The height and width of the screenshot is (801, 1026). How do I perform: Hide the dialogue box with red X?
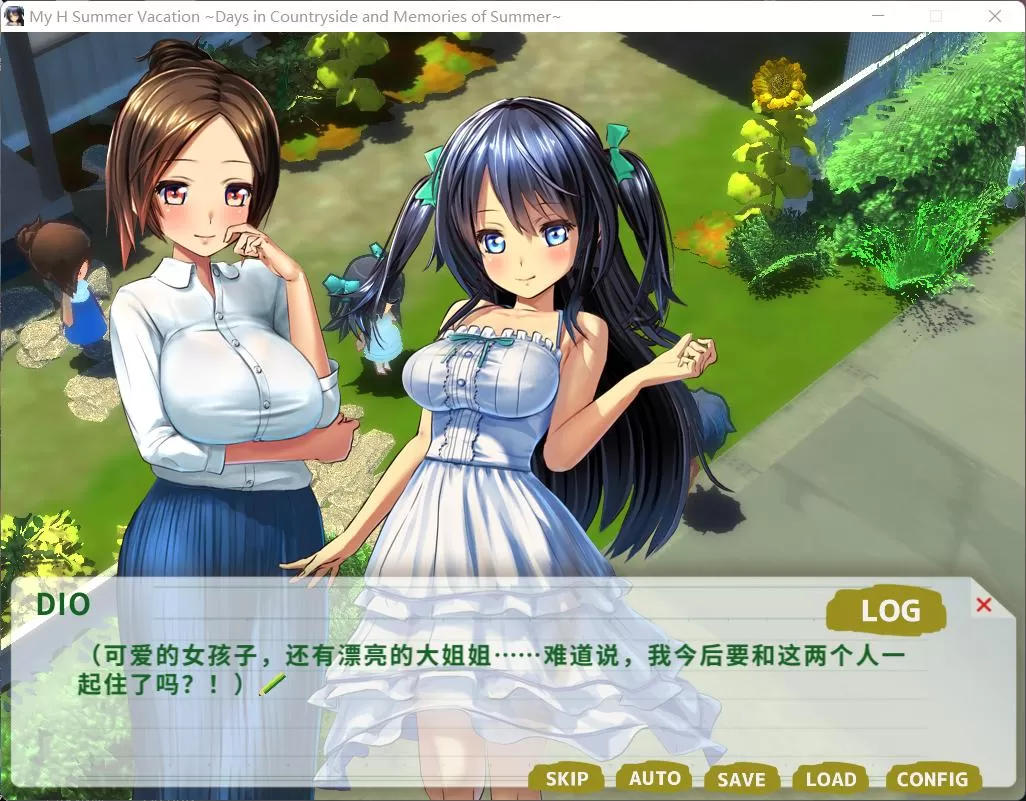[x=983, y=605]
